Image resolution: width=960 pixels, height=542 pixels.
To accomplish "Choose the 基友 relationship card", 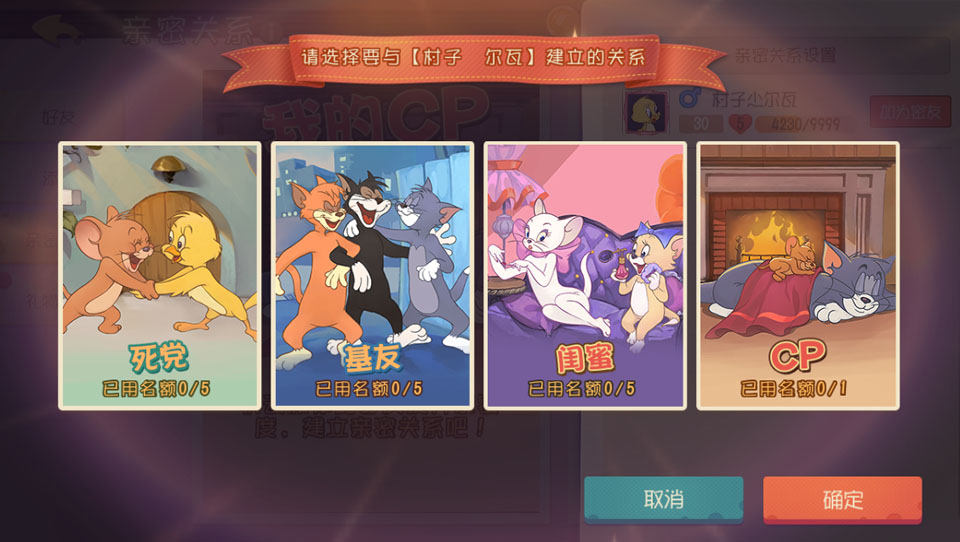I will pos(372,275).
